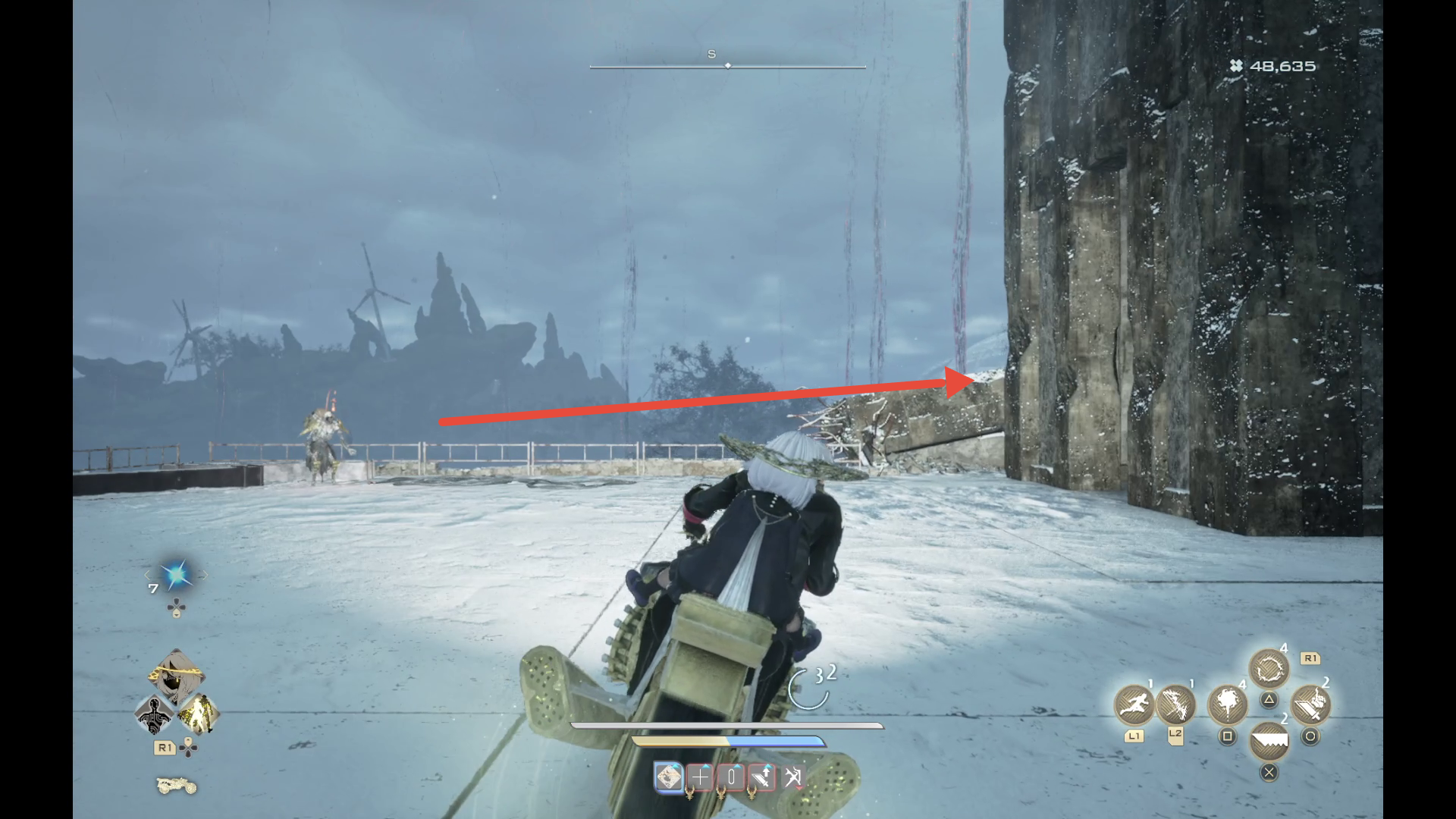The image size is (1456, 819).
Task: Select the sword and fist skill
Action: point(1310,704)
